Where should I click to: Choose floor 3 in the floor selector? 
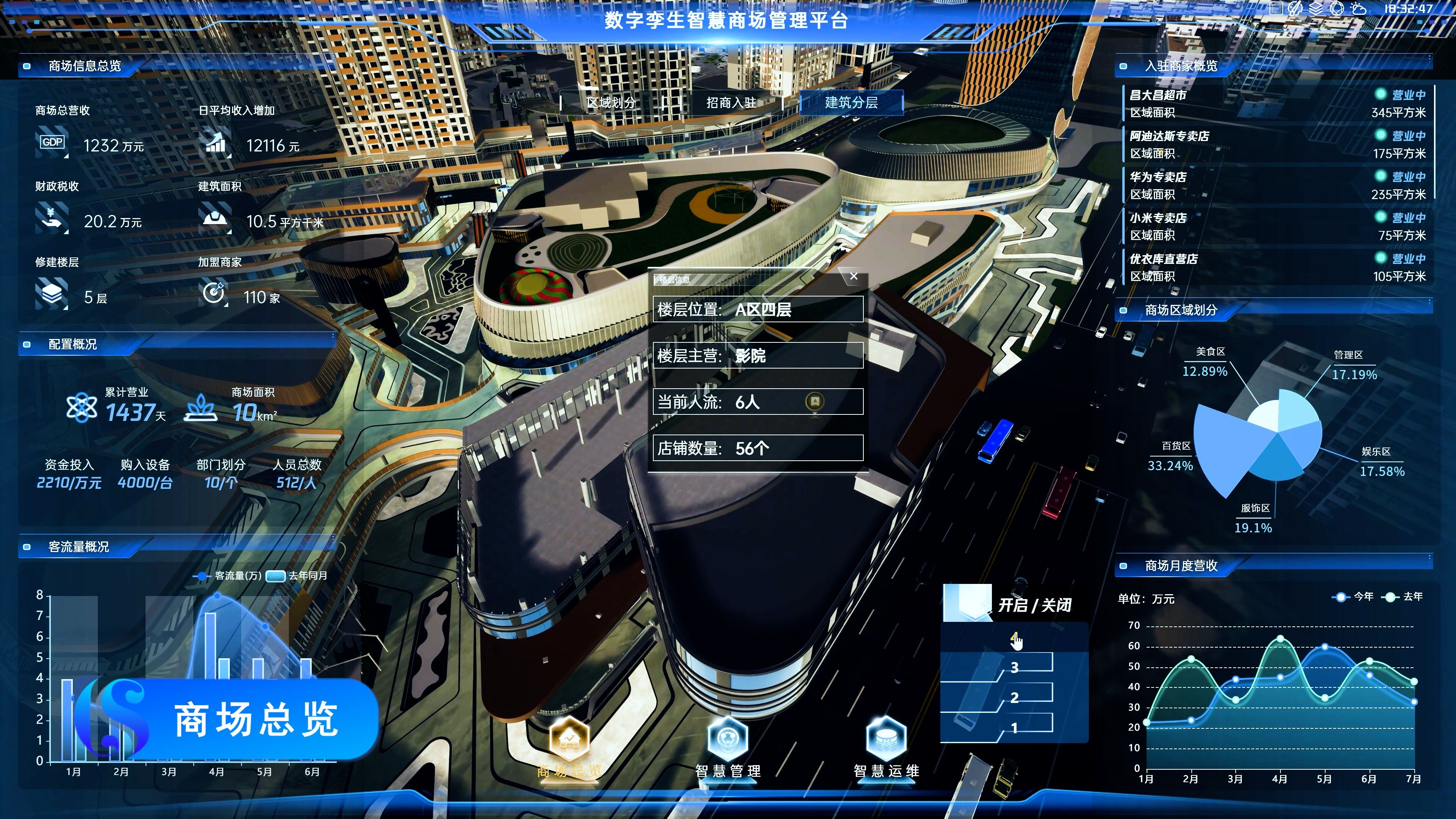(x=1015, y=667)
